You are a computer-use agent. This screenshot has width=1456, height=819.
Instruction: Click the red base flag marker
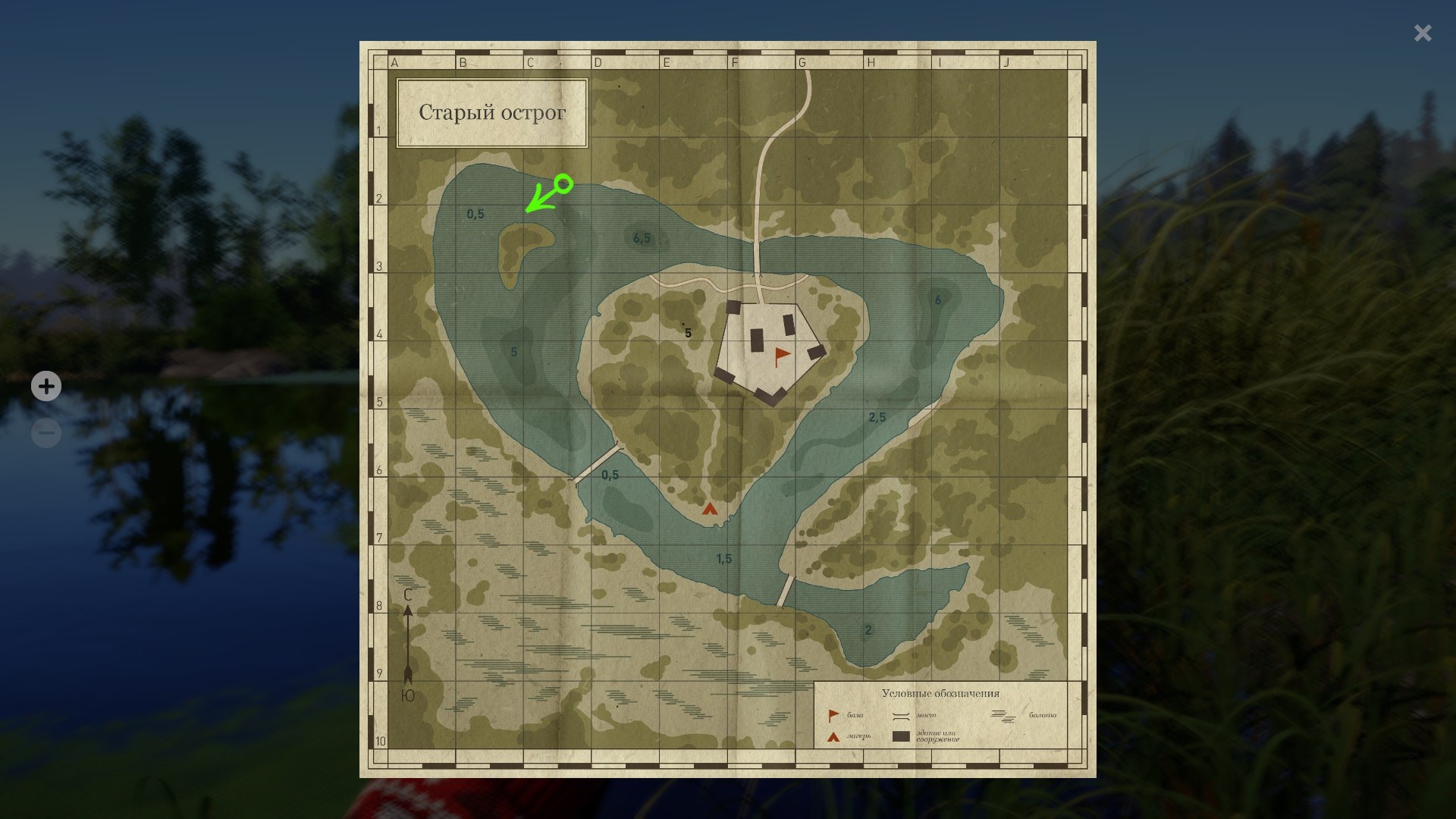[781, 356]
